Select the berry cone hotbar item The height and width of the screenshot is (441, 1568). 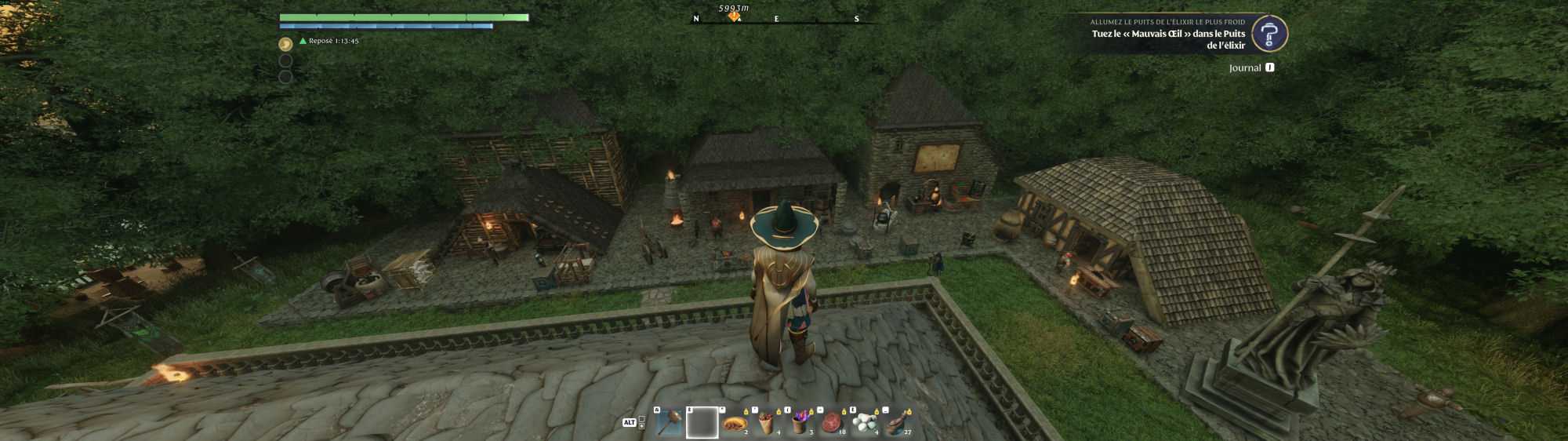pyautogui.click(x=767, y=424)
